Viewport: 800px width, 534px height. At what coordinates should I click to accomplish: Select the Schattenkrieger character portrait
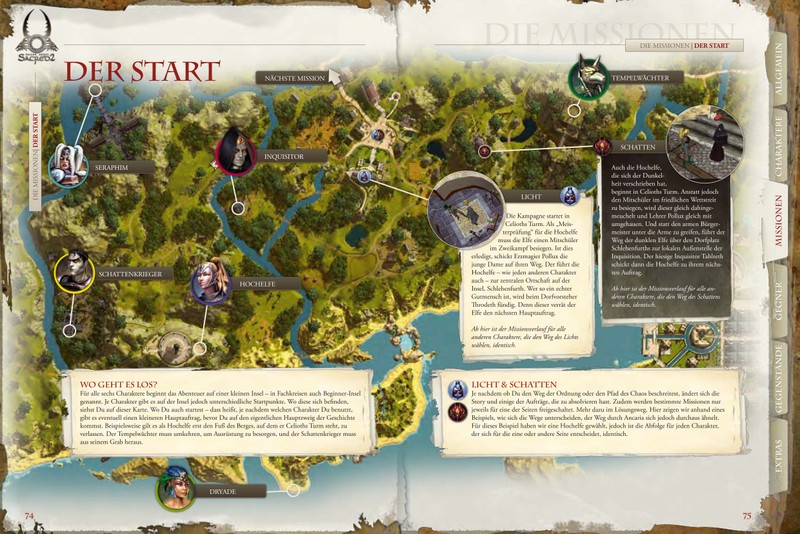click(75, 270)
